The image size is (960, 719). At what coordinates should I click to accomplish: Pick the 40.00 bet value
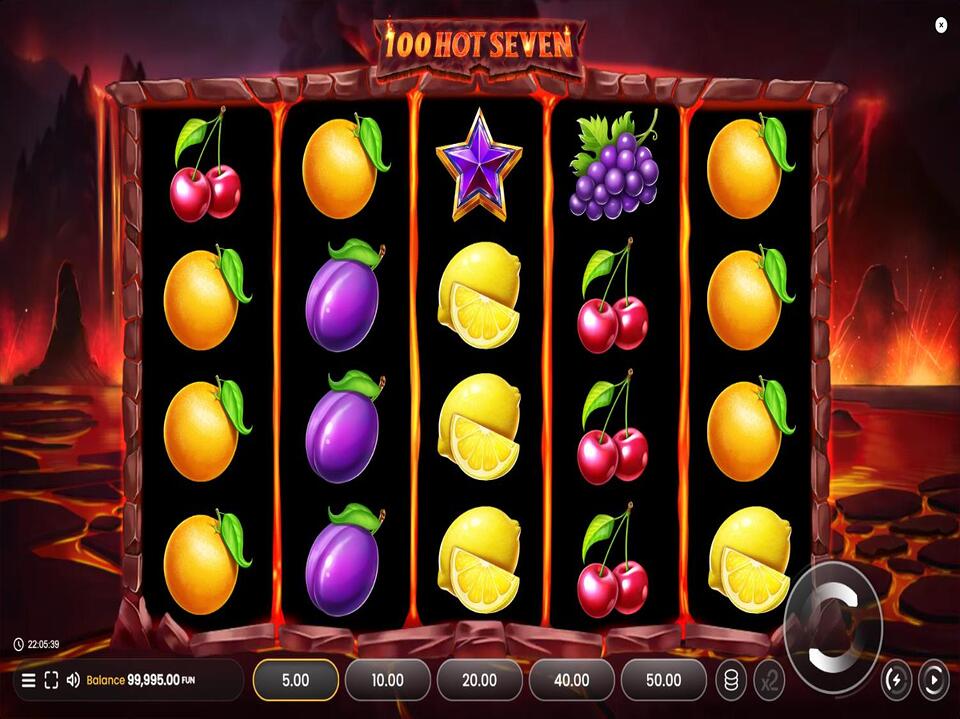571,680
